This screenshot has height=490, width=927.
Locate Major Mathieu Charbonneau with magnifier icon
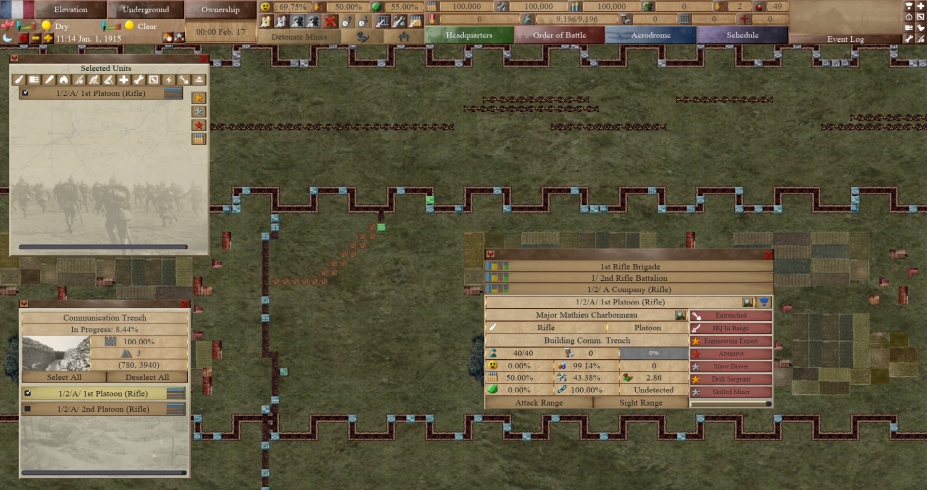(x=680, y=315)
